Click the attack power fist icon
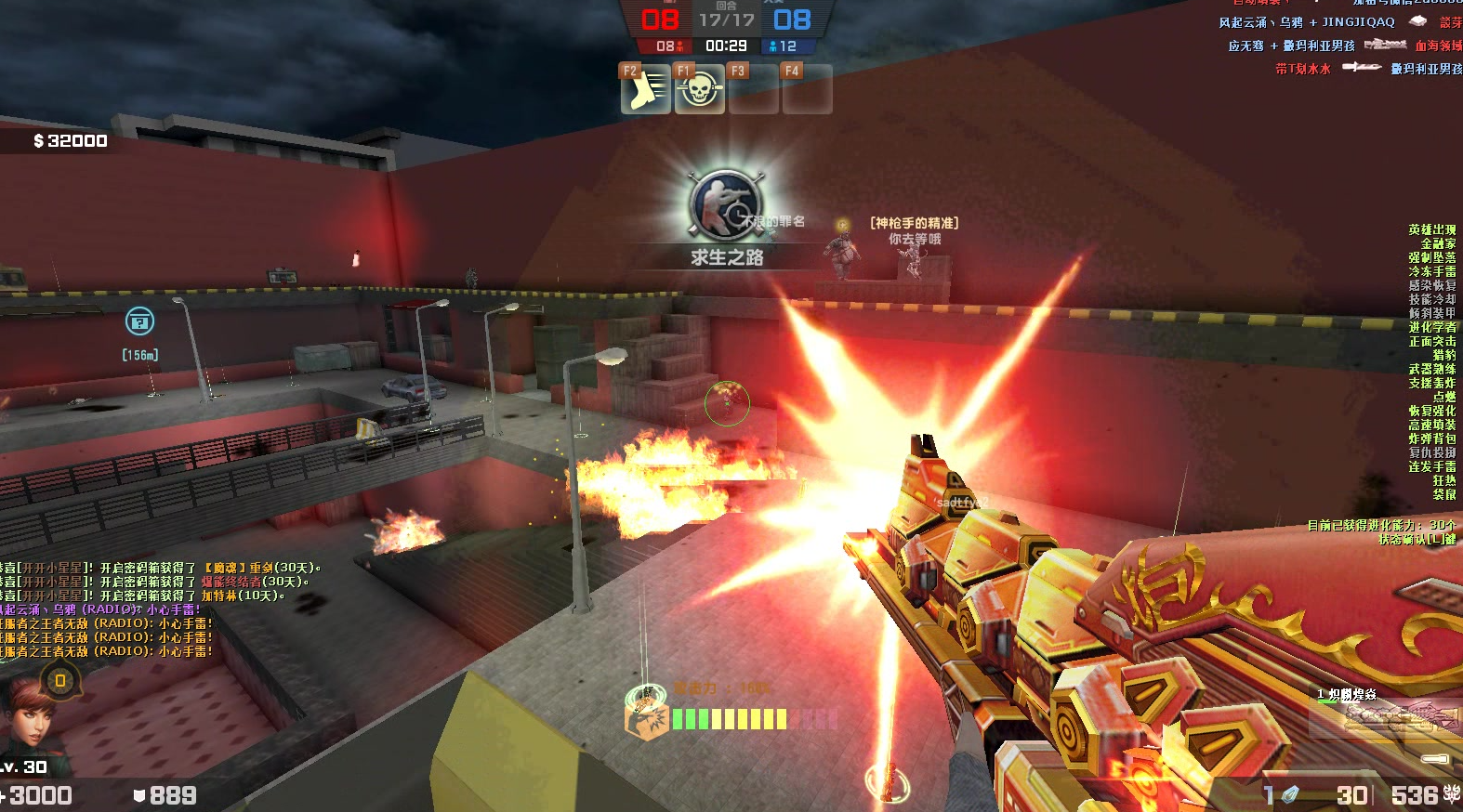 pyautogui.click(x=645, y=717)
